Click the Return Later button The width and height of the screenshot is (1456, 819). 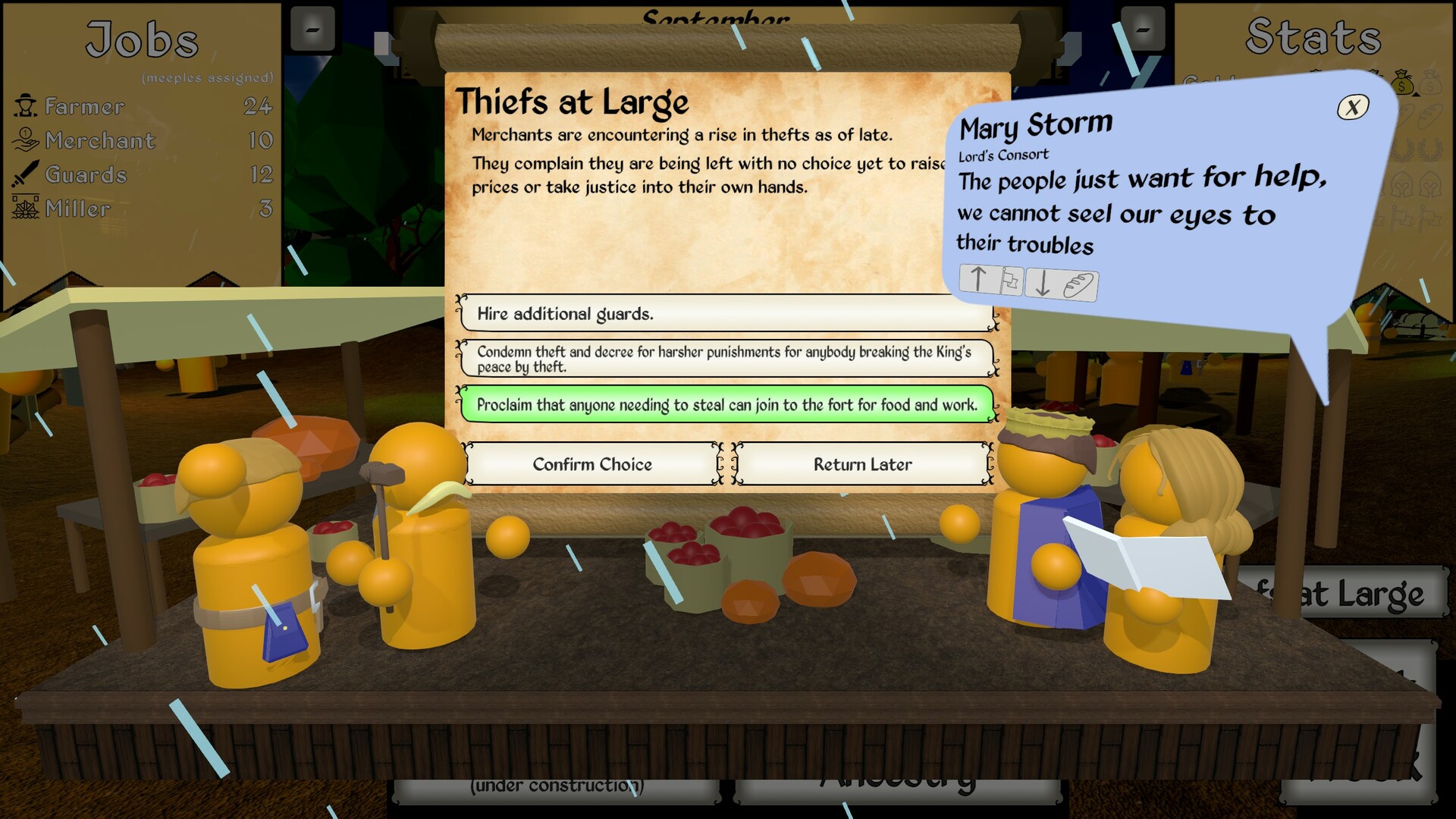pyautogui.click(x=862, y=464)
